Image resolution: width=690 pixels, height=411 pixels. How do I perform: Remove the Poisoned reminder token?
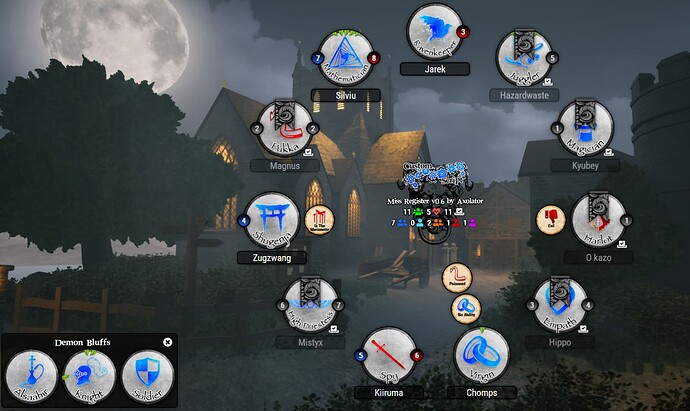457,280
